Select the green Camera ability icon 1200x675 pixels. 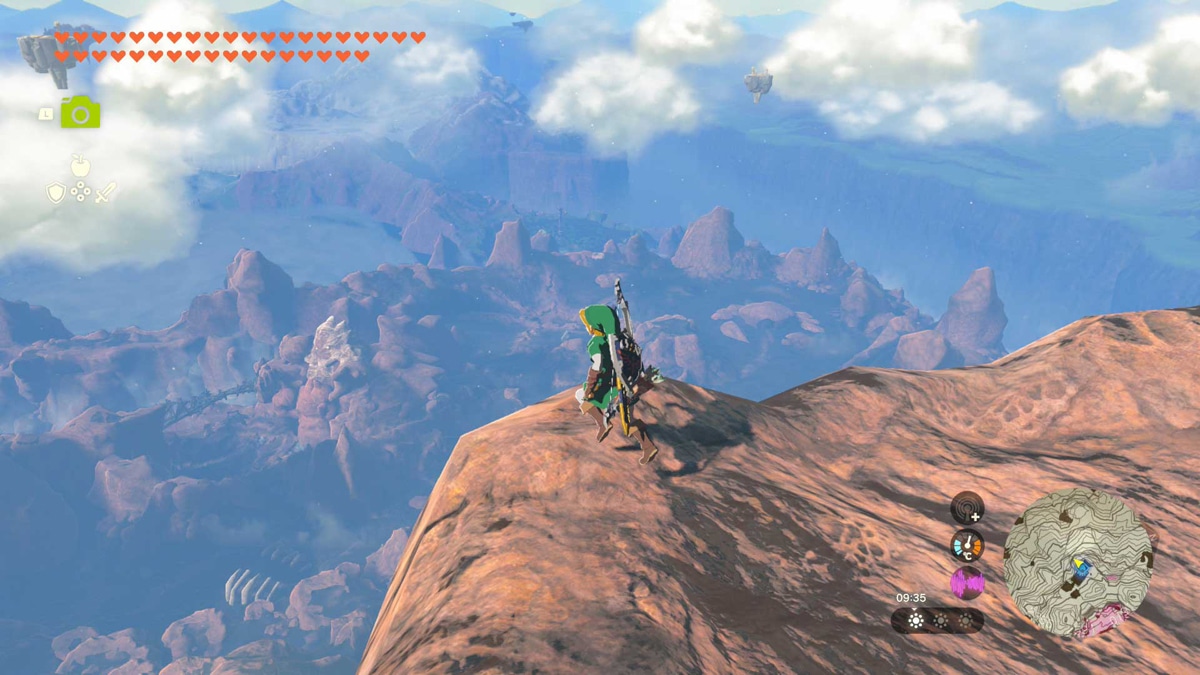(80, 112)
